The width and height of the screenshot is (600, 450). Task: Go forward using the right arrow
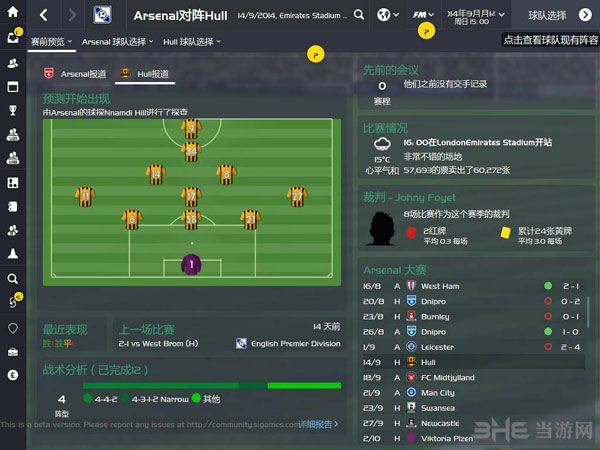(72, 15)
